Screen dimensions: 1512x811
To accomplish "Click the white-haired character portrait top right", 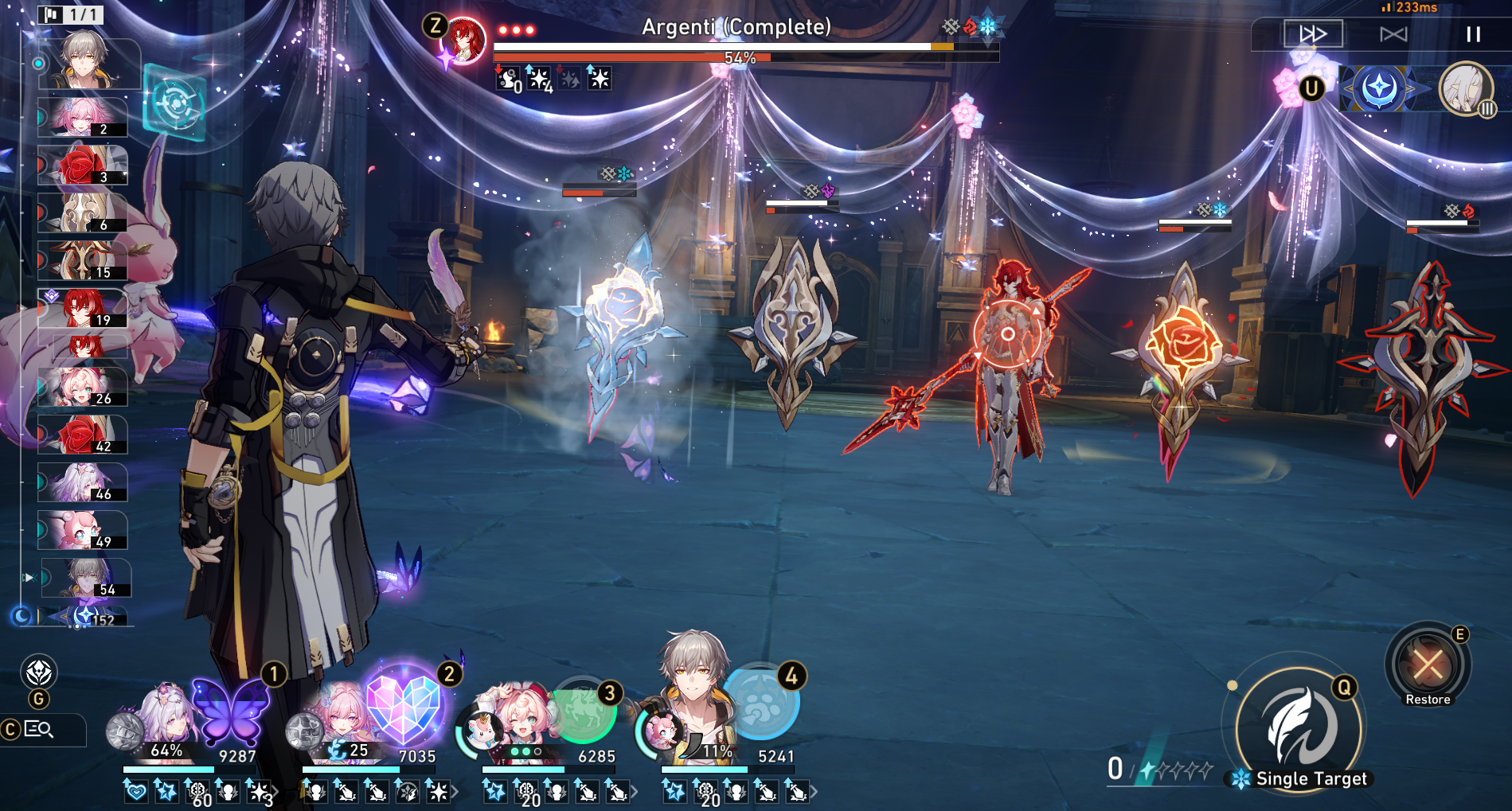I will (1465, 88).
